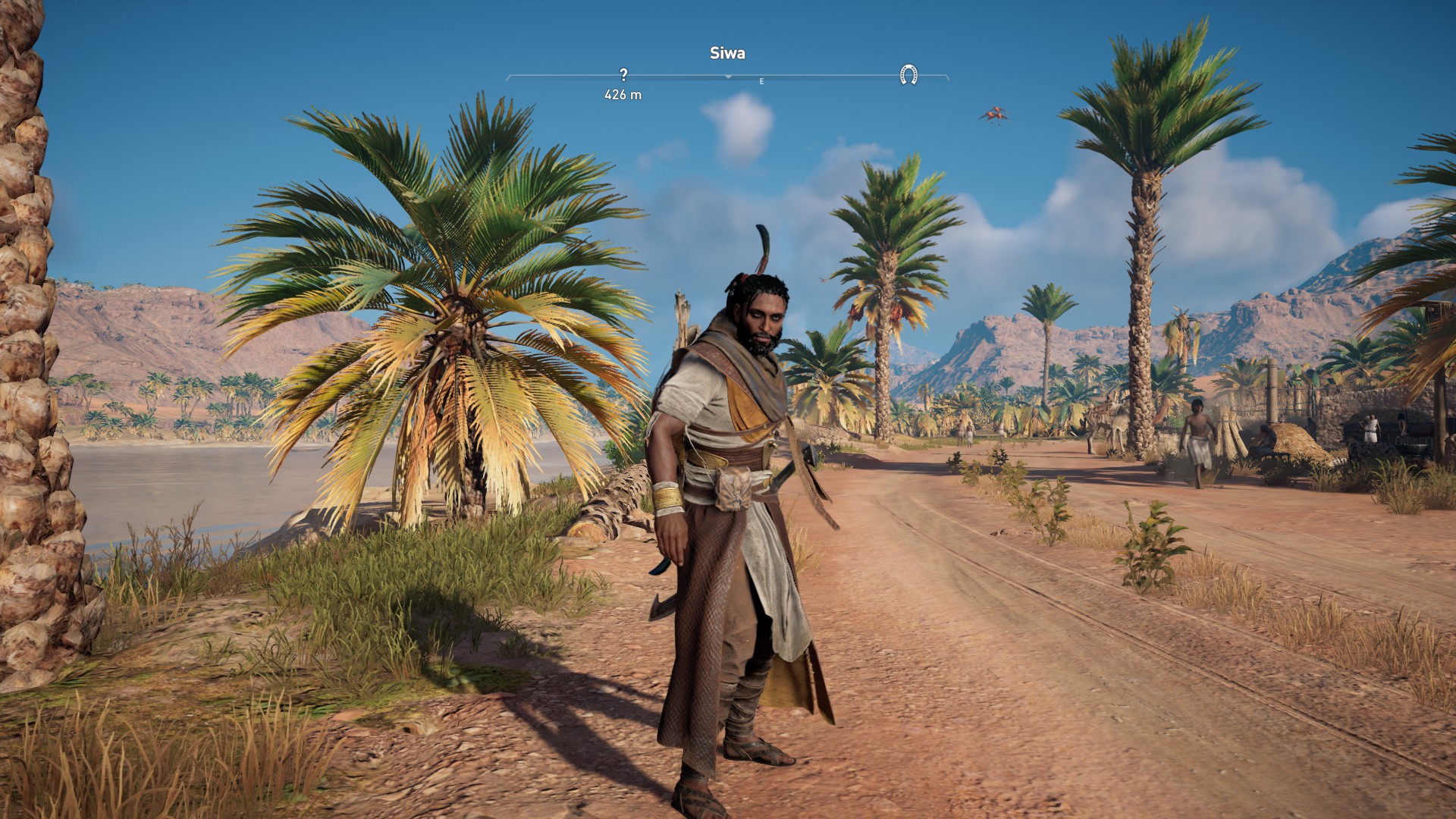
Task: Click the ? undiscovered location marker on compass
Action: coord(623,75)
